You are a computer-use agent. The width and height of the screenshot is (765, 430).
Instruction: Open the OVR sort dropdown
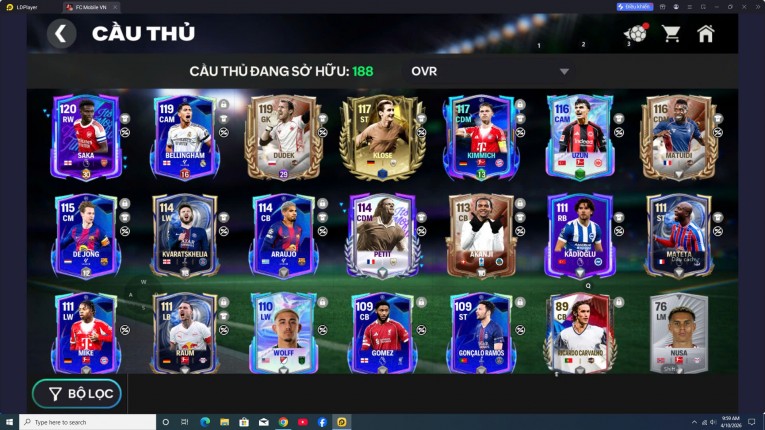point(489,72)
